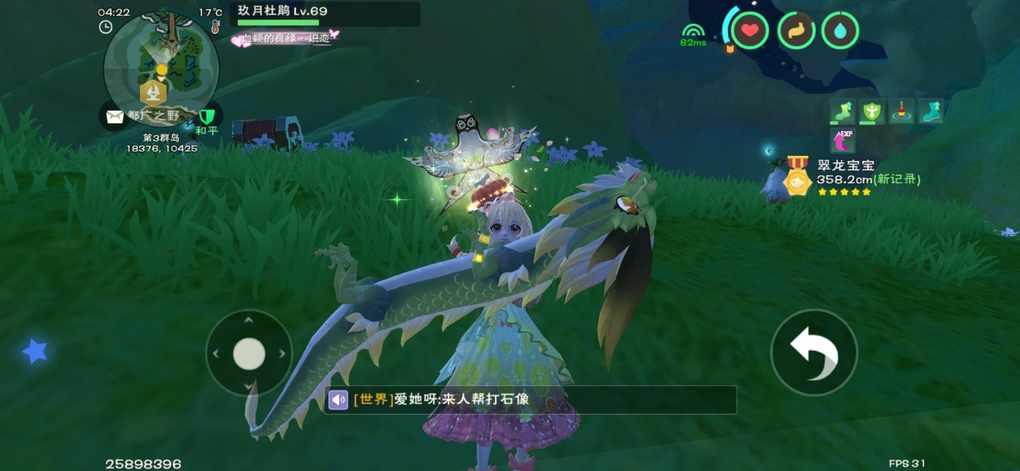Select the heart health status icon
This screenshot has height=471, width=1020.
(x=750, y=30)
